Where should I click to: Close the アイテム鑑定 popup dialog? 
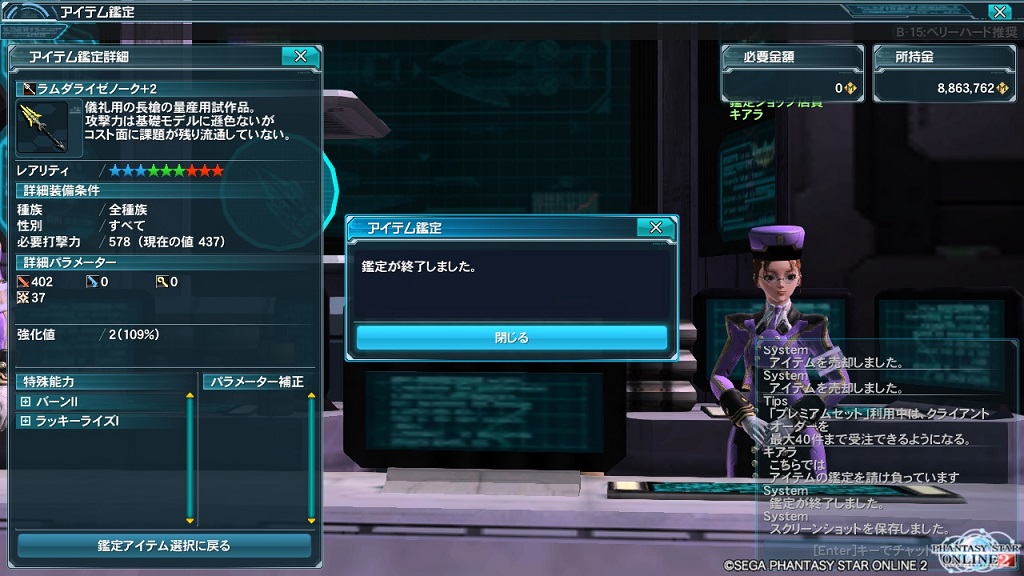655,228
